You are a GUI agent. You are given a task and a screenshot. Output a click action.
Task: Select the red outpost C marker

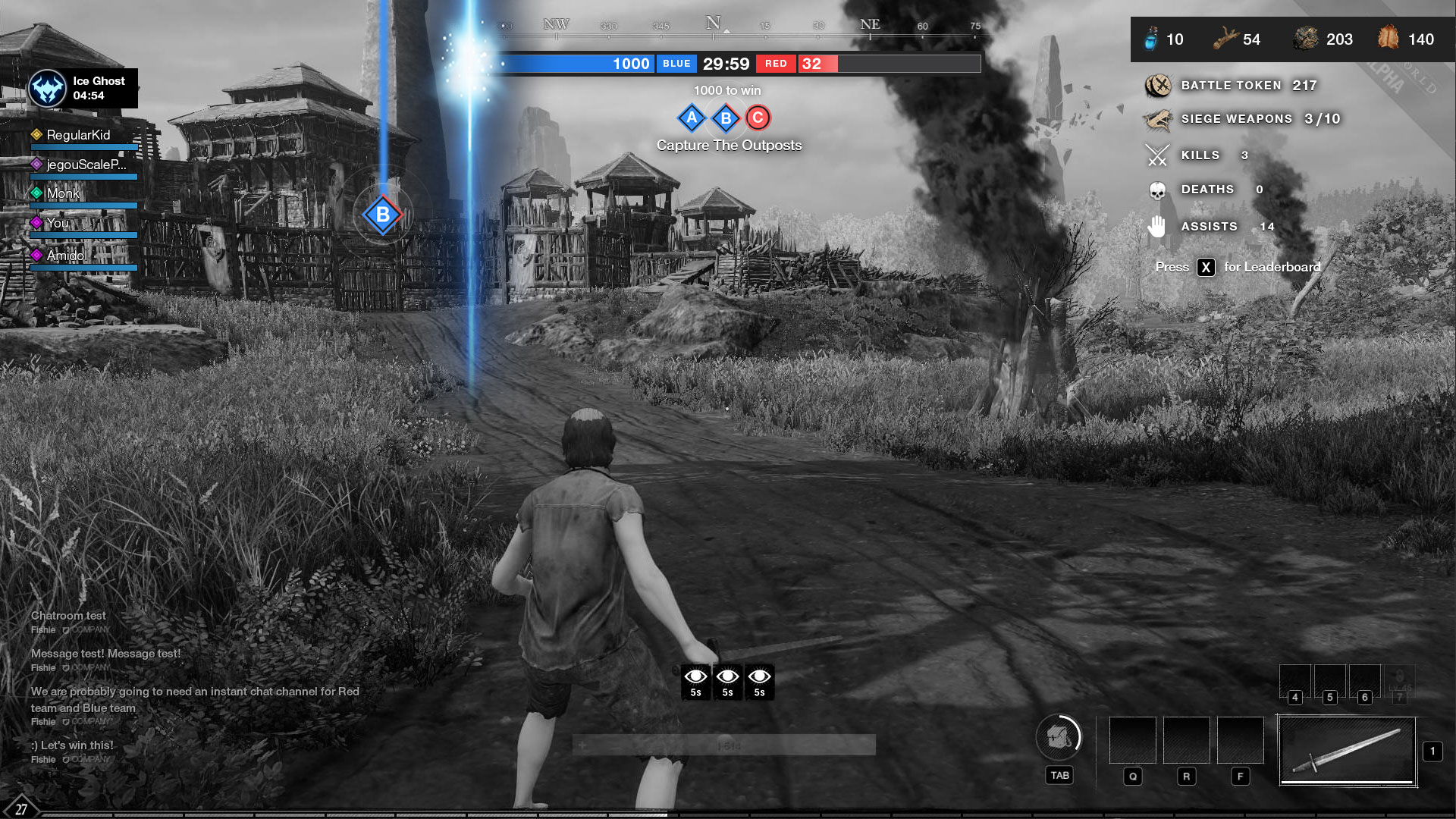(758, 118)
